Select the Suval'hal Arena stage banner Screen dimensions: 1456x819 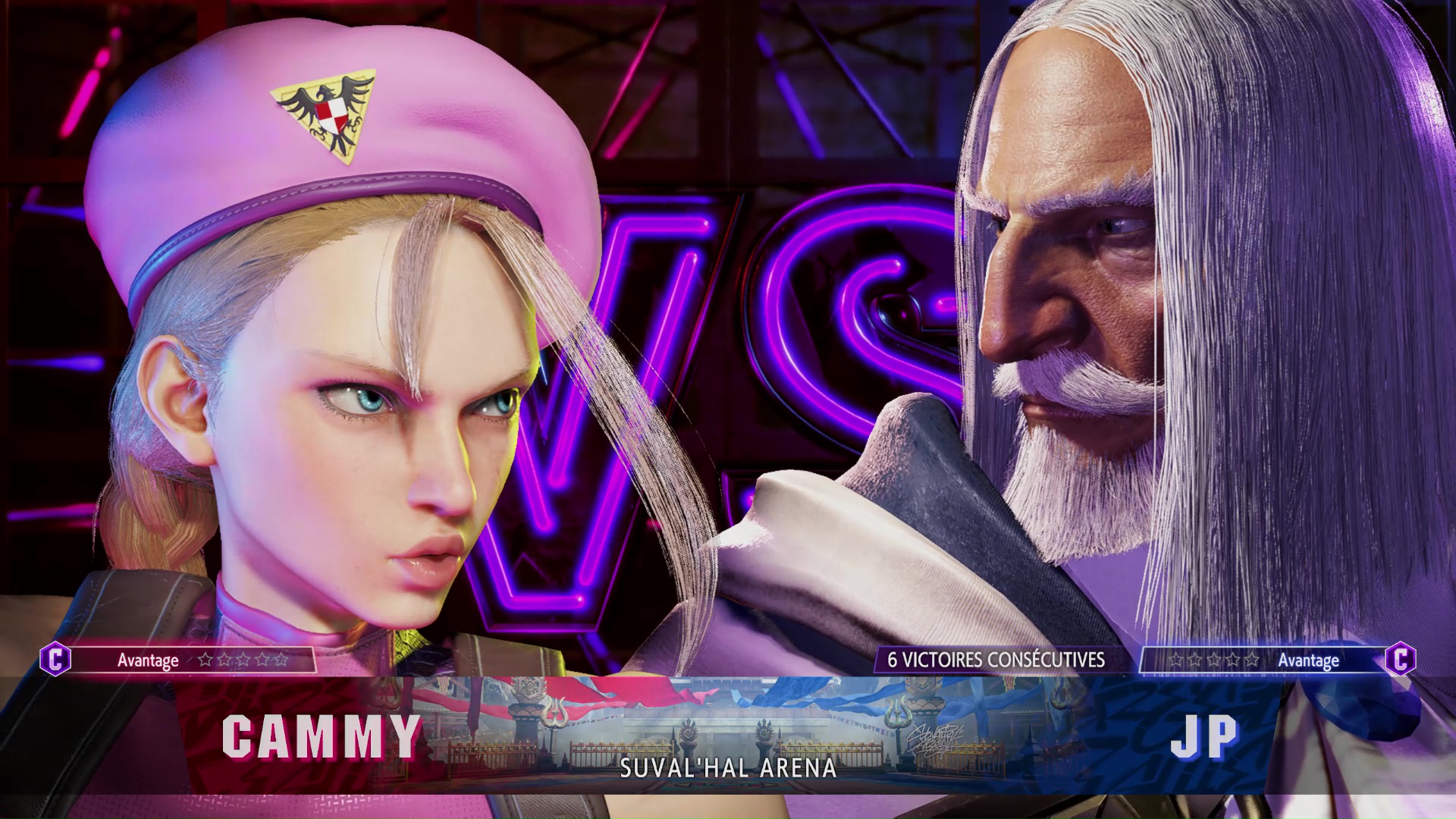(x=728, y=734)
